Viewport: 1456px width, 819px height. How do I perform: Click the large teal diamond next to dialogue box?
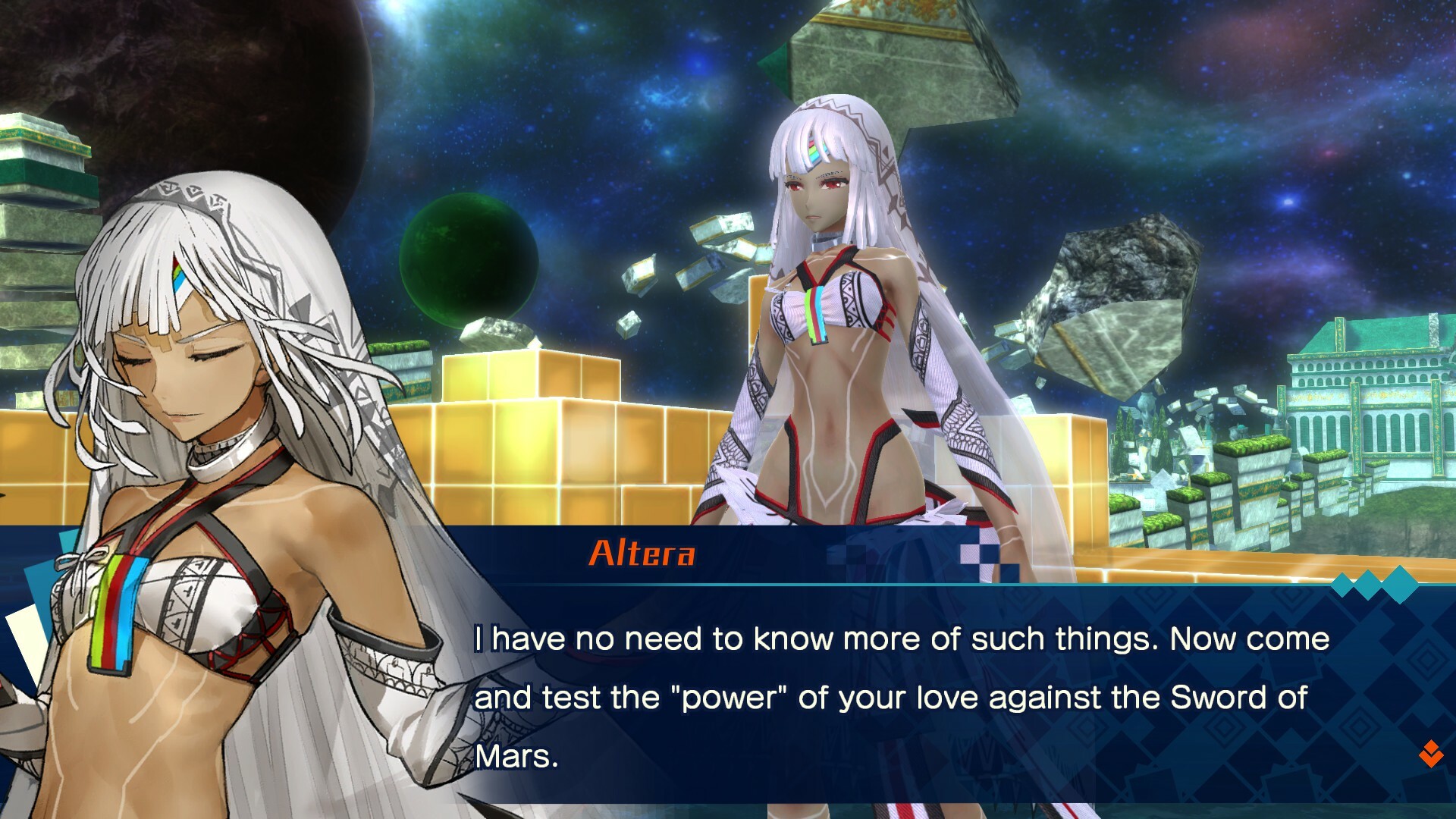click(1399, 584)
